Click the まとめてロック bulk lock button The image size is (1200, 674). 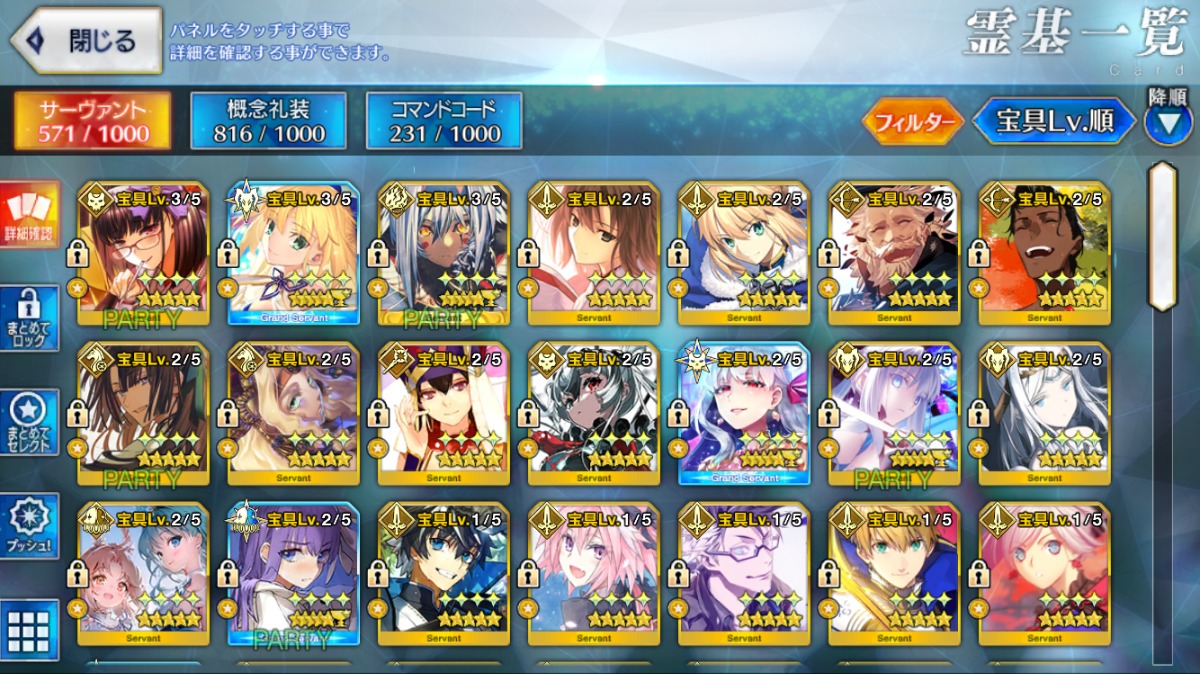tap(30, 318)
